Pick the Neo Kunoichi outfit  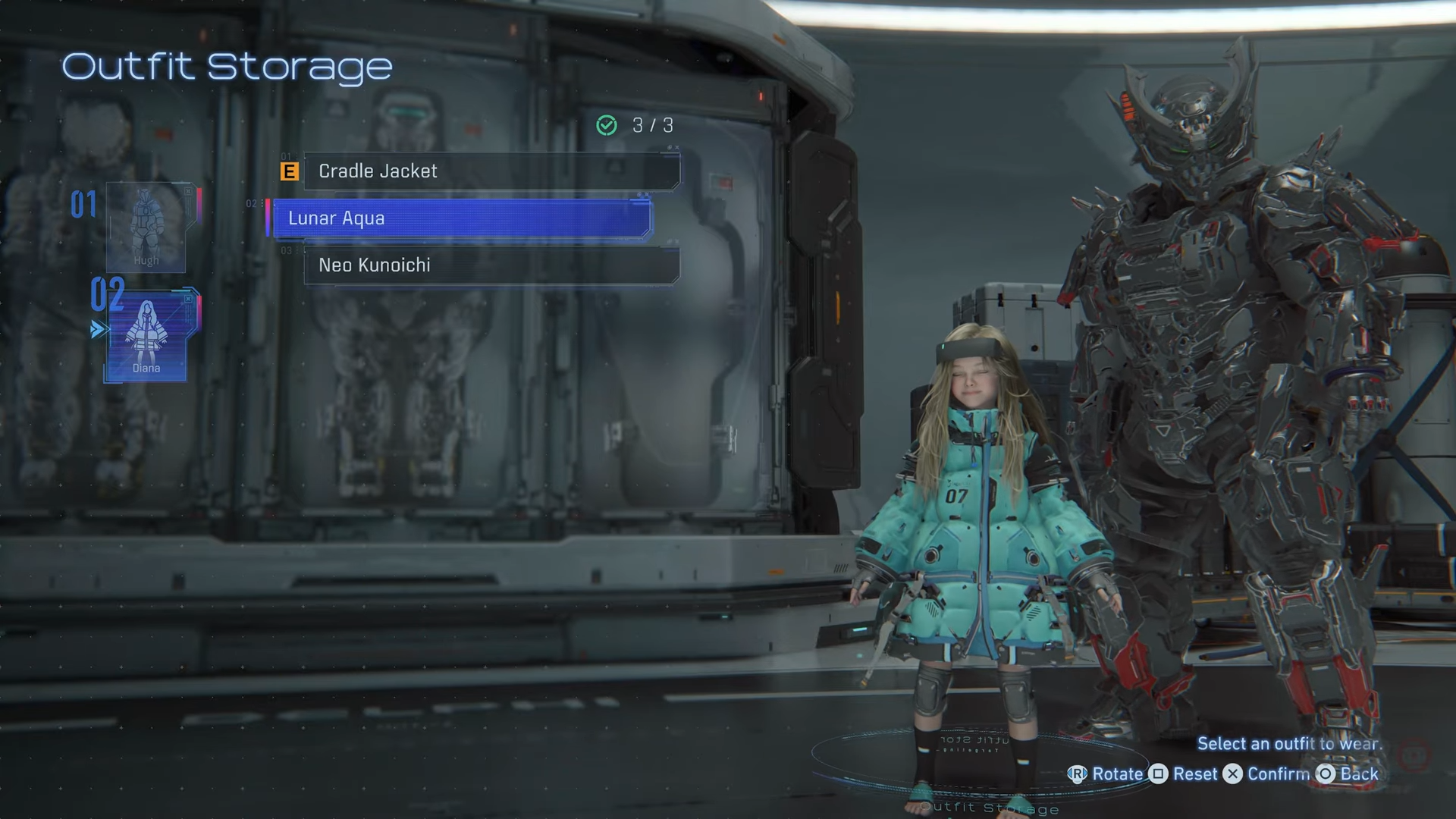tap(491, 265)
